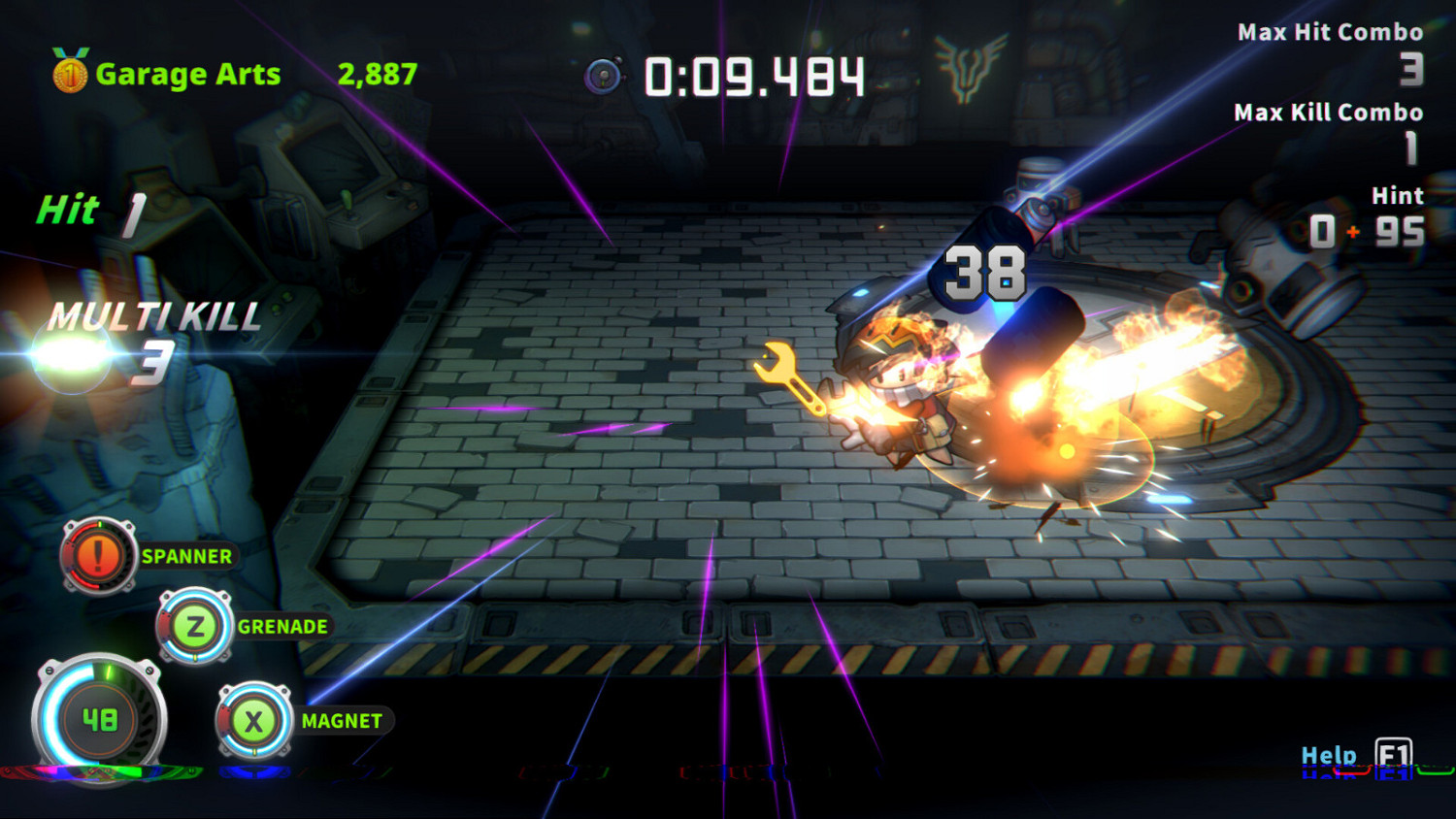The width and height of the screenshot is (1456, 819).
Task: Click the red exclamation mark on Spanner
Action: click(x=97, y=557)
